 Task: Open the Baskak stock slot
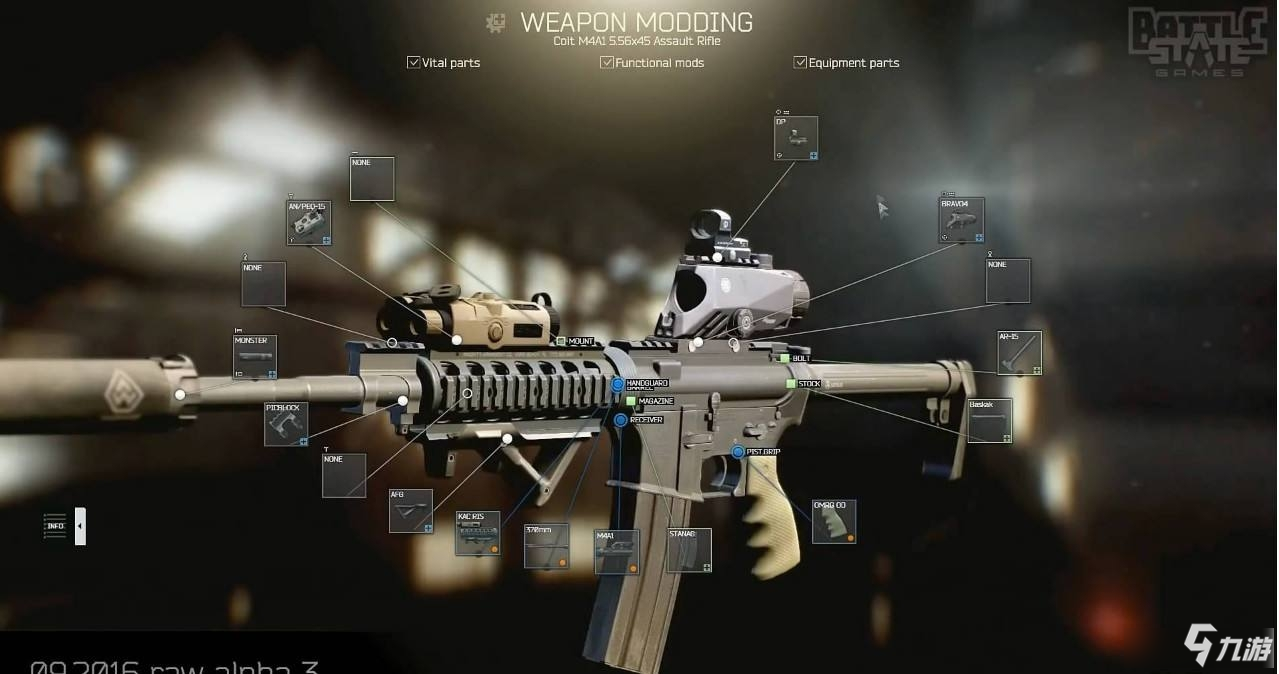pos(989,420)
